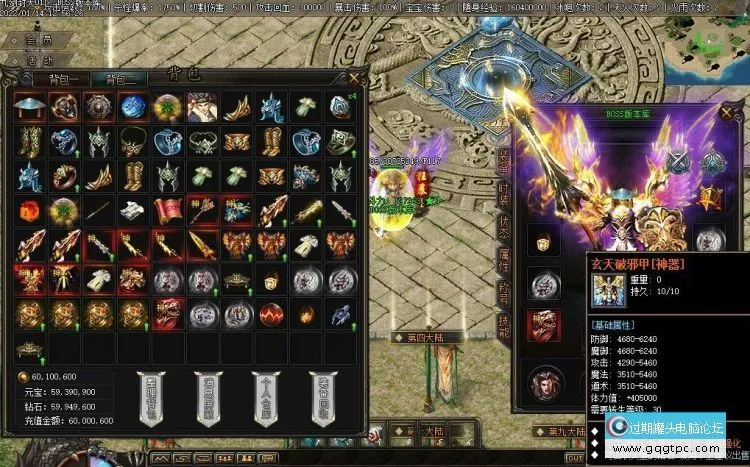Viewport: 750px width, 467px height.
Task: Select the red flag item in the bag
Action: [165, 212]
